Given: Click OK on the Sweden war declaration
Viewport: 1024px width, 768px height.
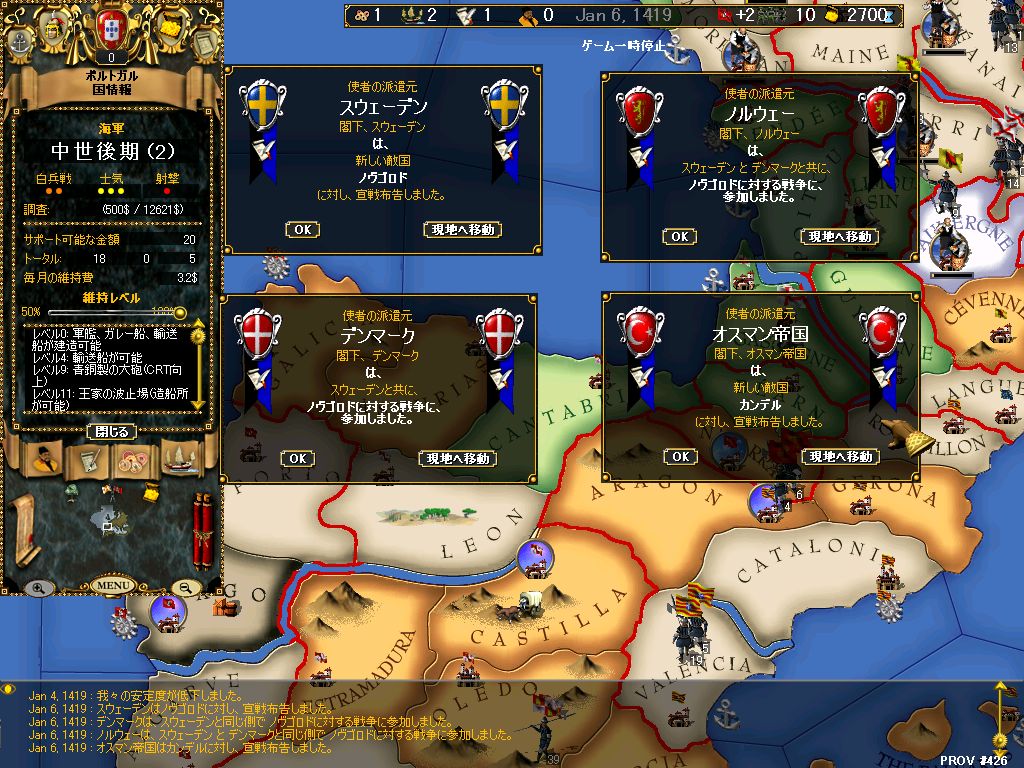Looking at the screenshot, I should tap(302, 230).
